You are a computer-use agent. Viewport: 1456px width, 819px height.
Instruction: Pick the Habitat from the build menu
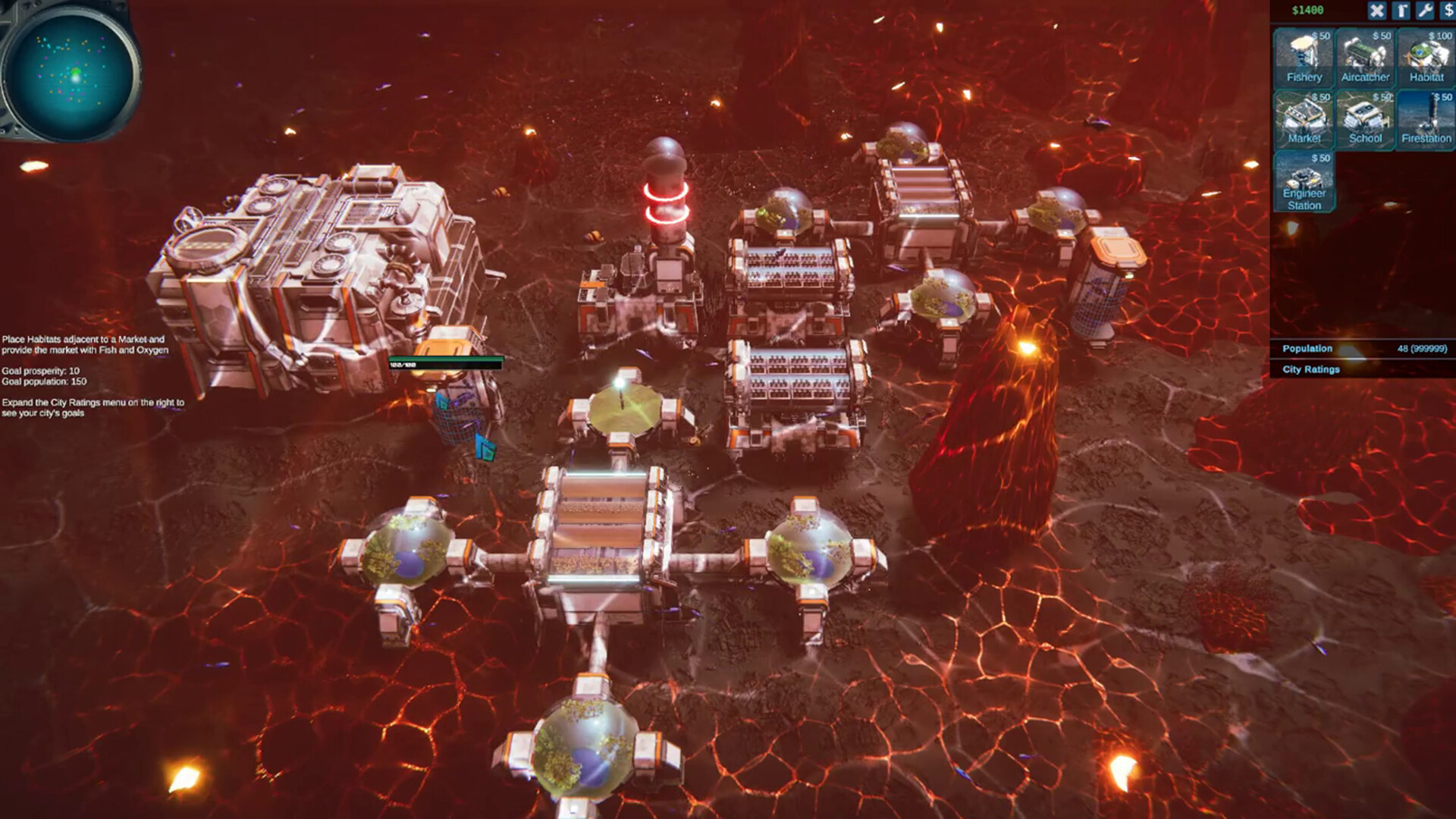point(1425,57)
